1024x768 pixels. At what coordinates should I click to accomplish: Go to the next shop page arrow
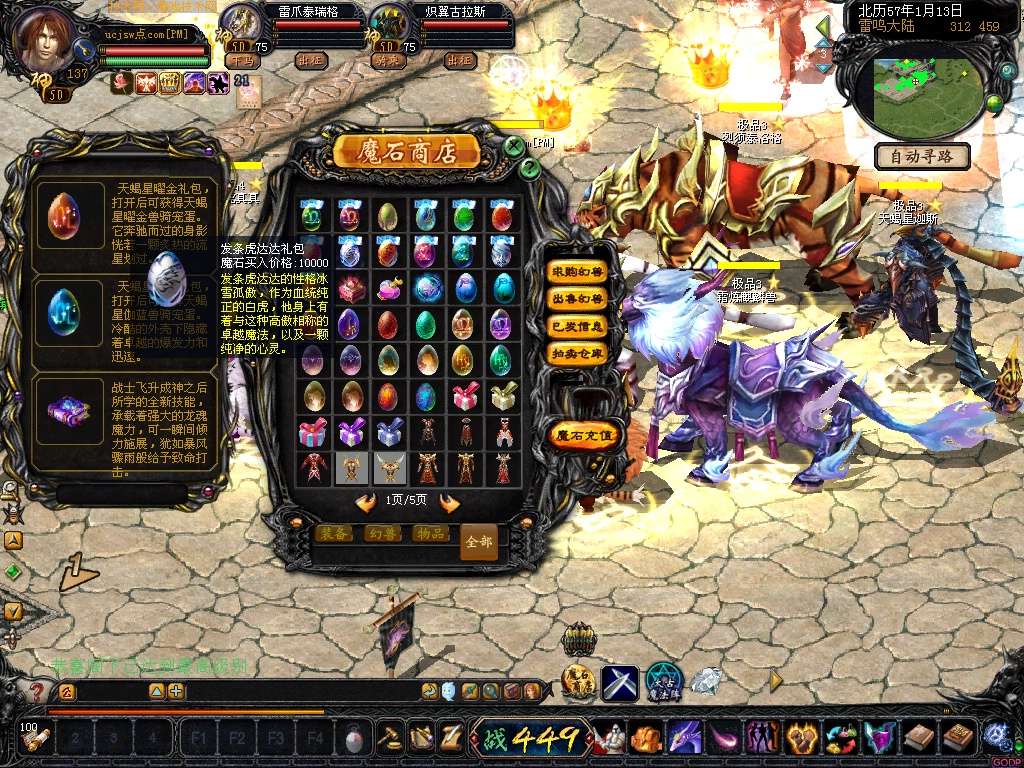[449, 502]
